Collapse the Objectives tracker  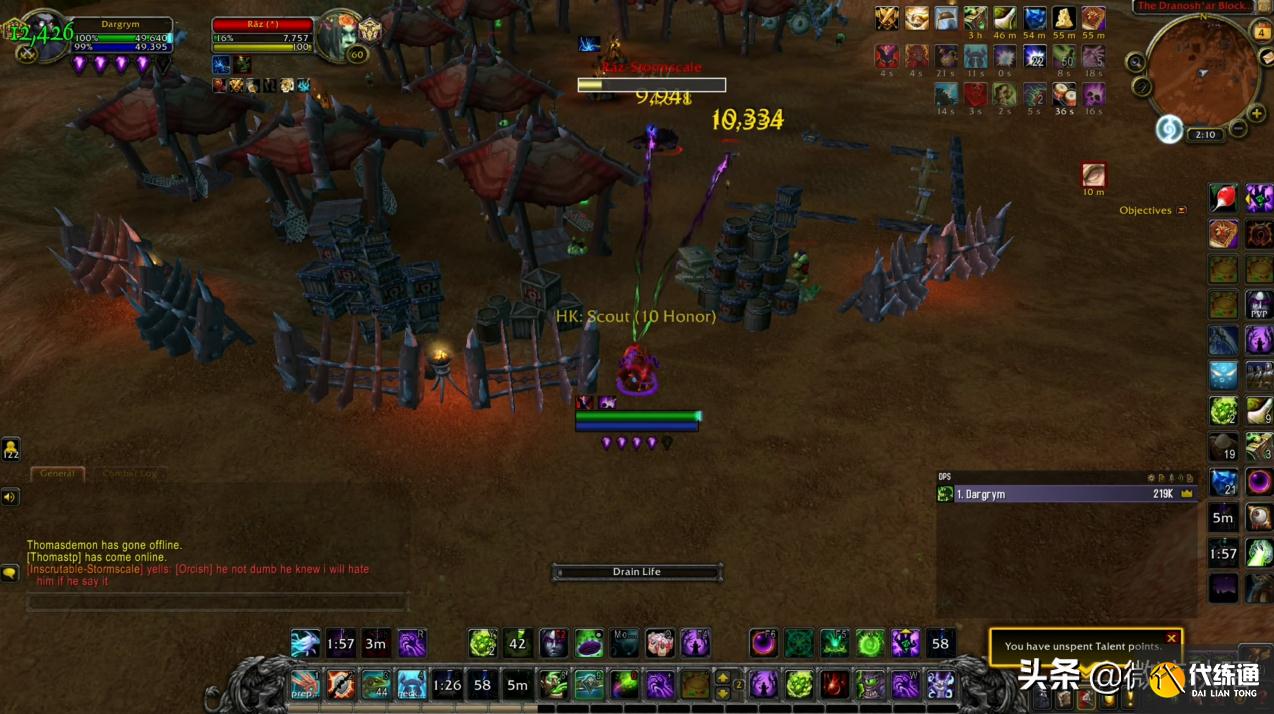(x=1181, y=211)
